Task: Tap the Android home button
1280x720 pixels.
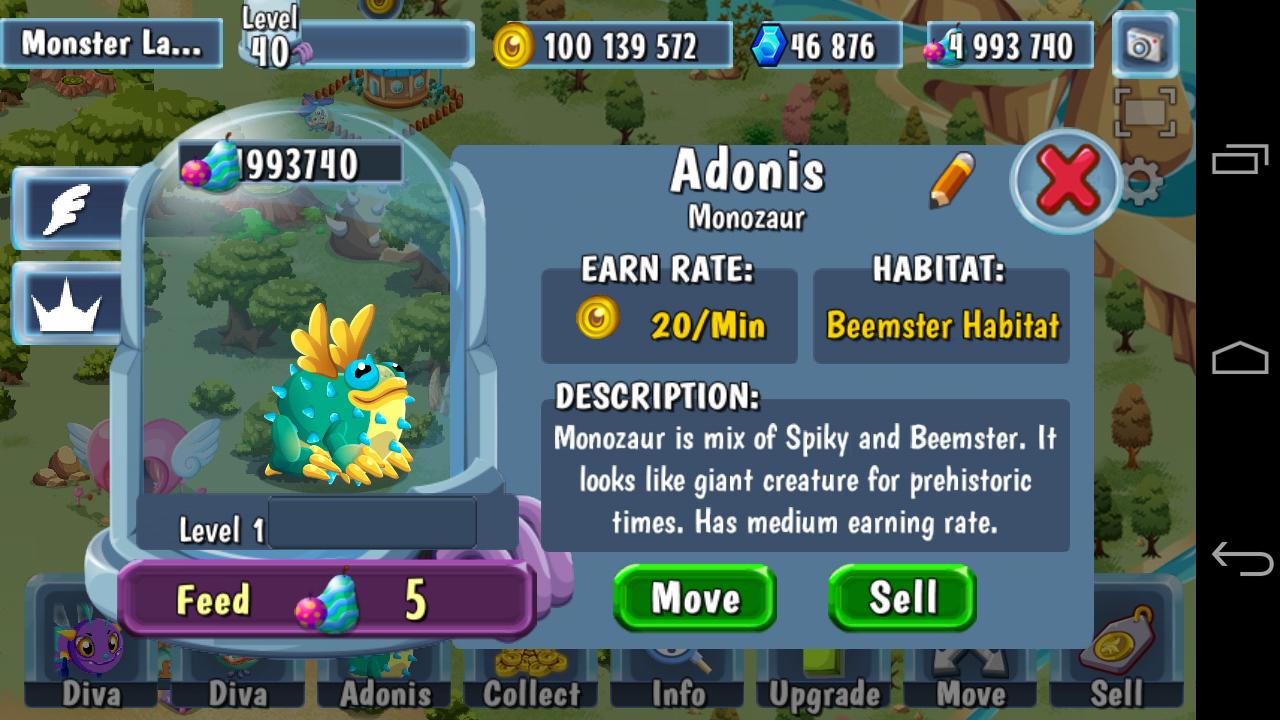Action: 1241,358
